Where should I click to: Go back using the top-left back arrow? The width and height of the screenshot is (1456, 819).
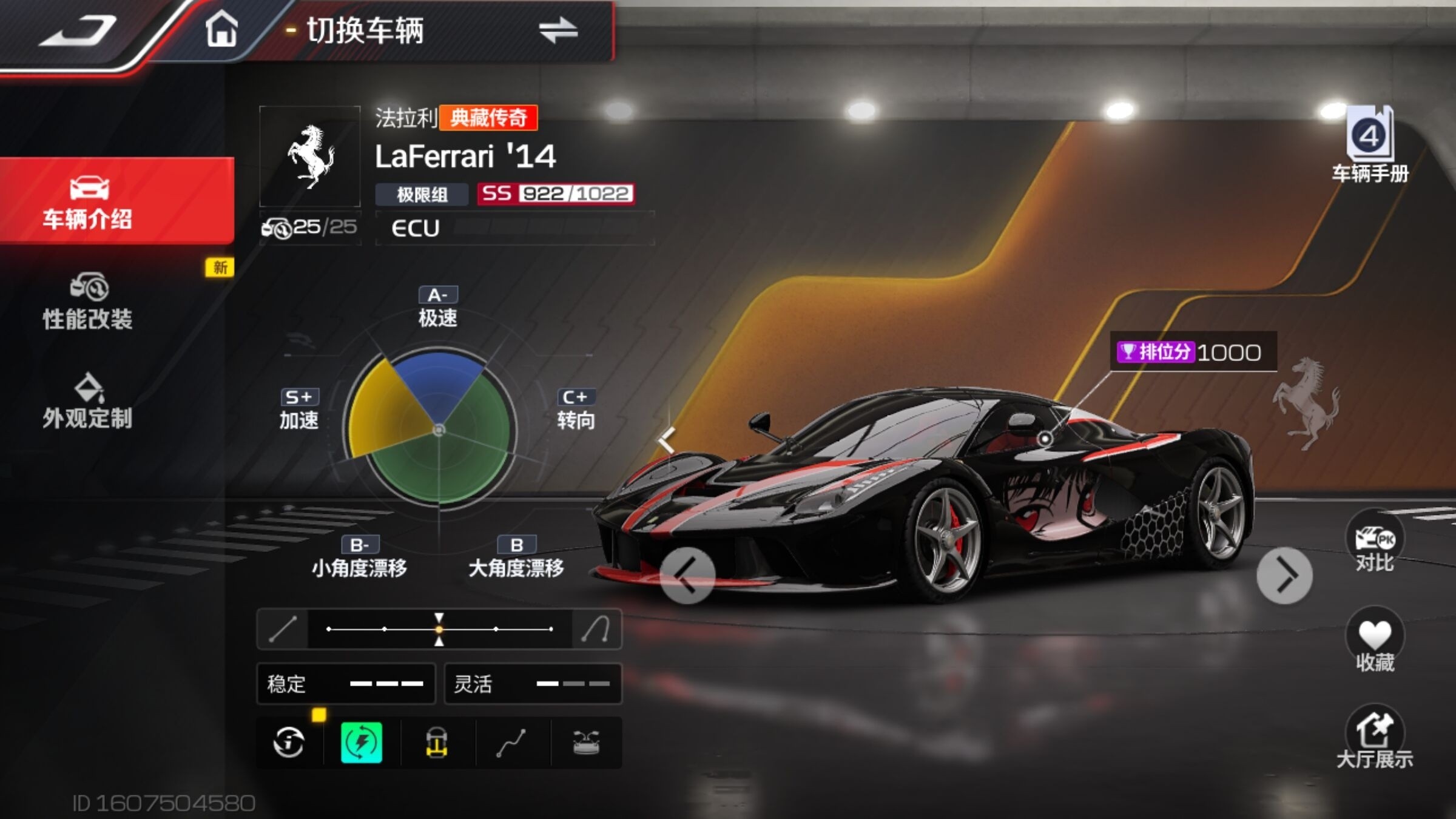tap(79, 32)
